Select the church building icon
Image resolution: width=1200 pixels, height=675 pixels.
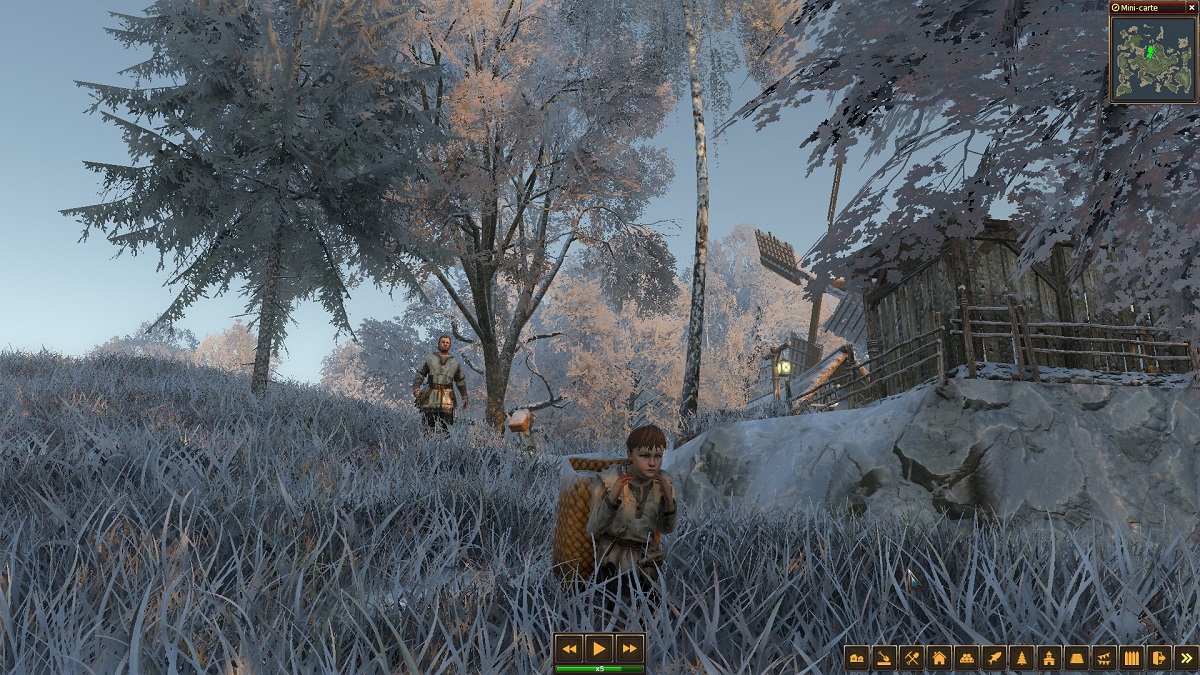click(1049, 657)
